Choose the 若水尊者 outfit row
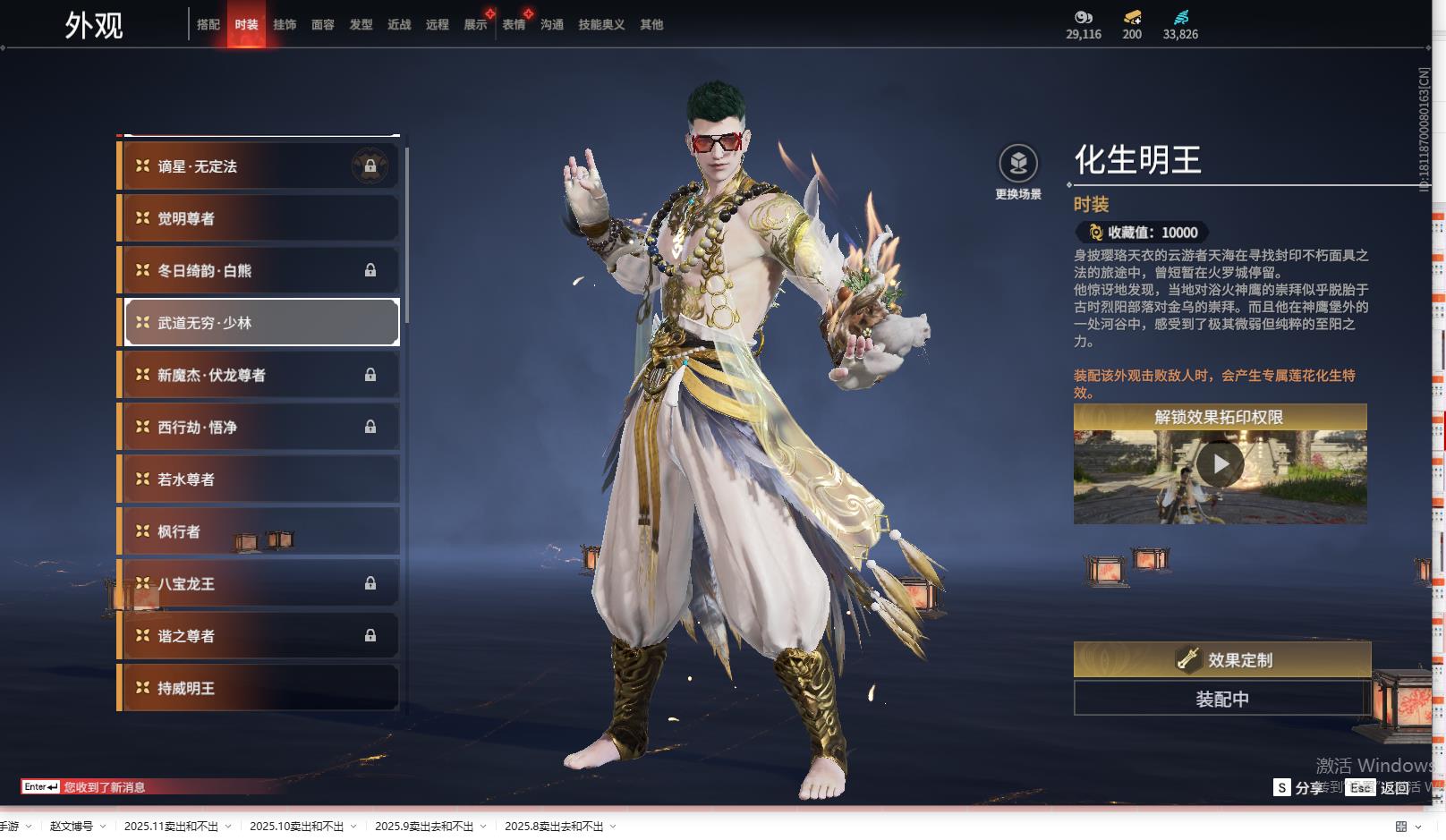The image size is (1446, 840). [x=259, y=479]
